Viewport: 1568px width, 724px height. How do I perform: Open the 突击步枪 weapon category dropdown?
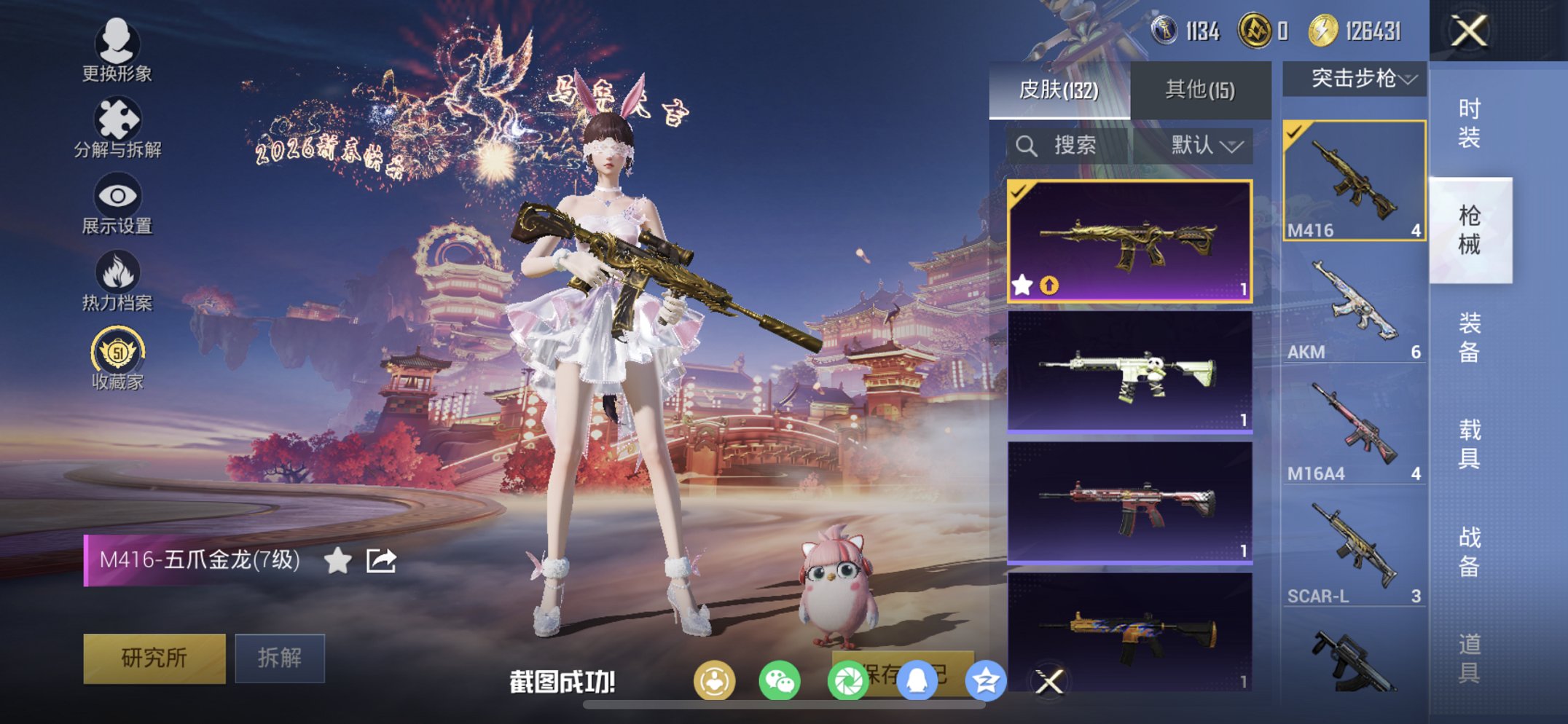point(1353,79)
